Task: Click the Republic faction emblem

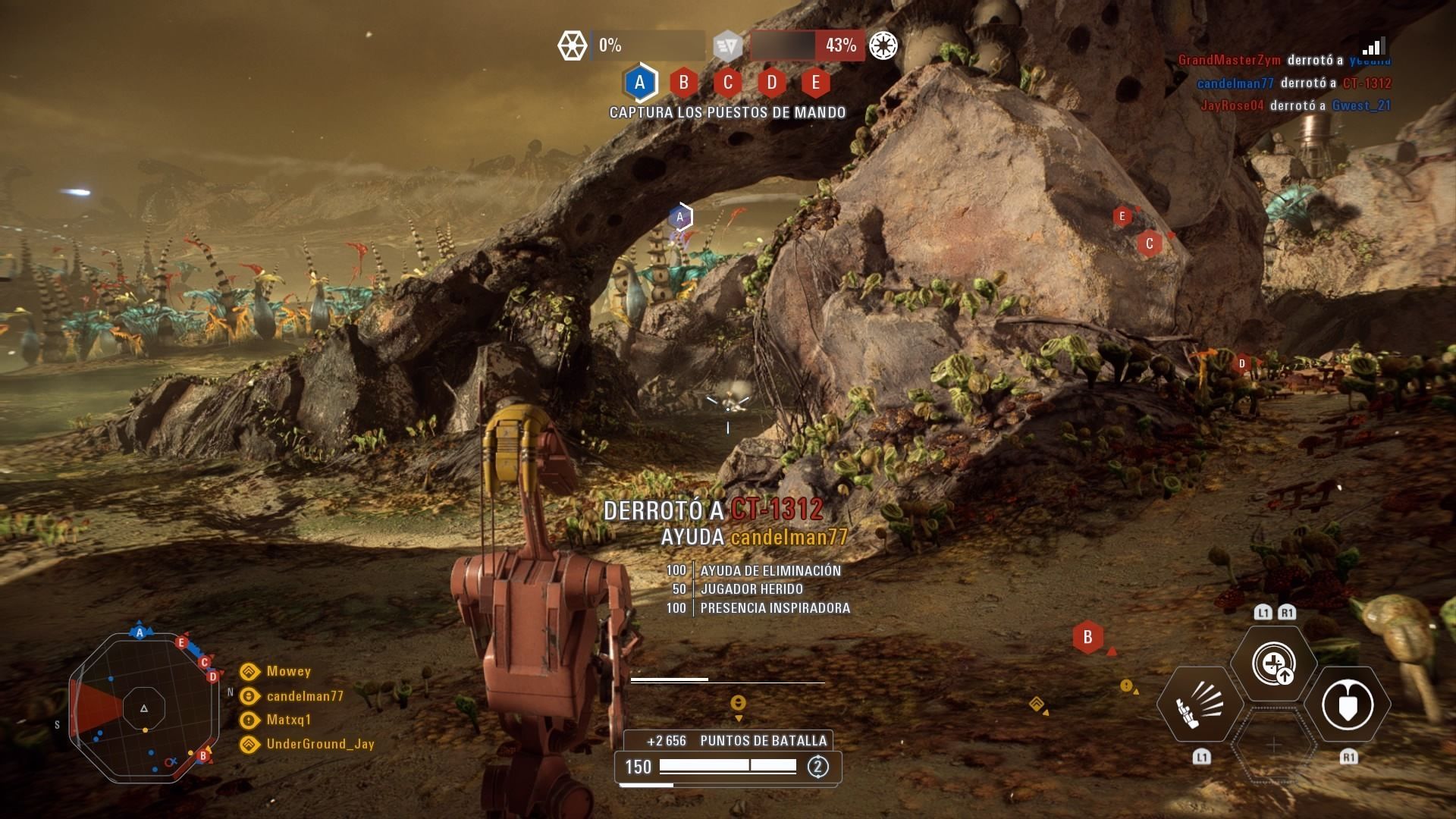Action: [x=883, y=45]
